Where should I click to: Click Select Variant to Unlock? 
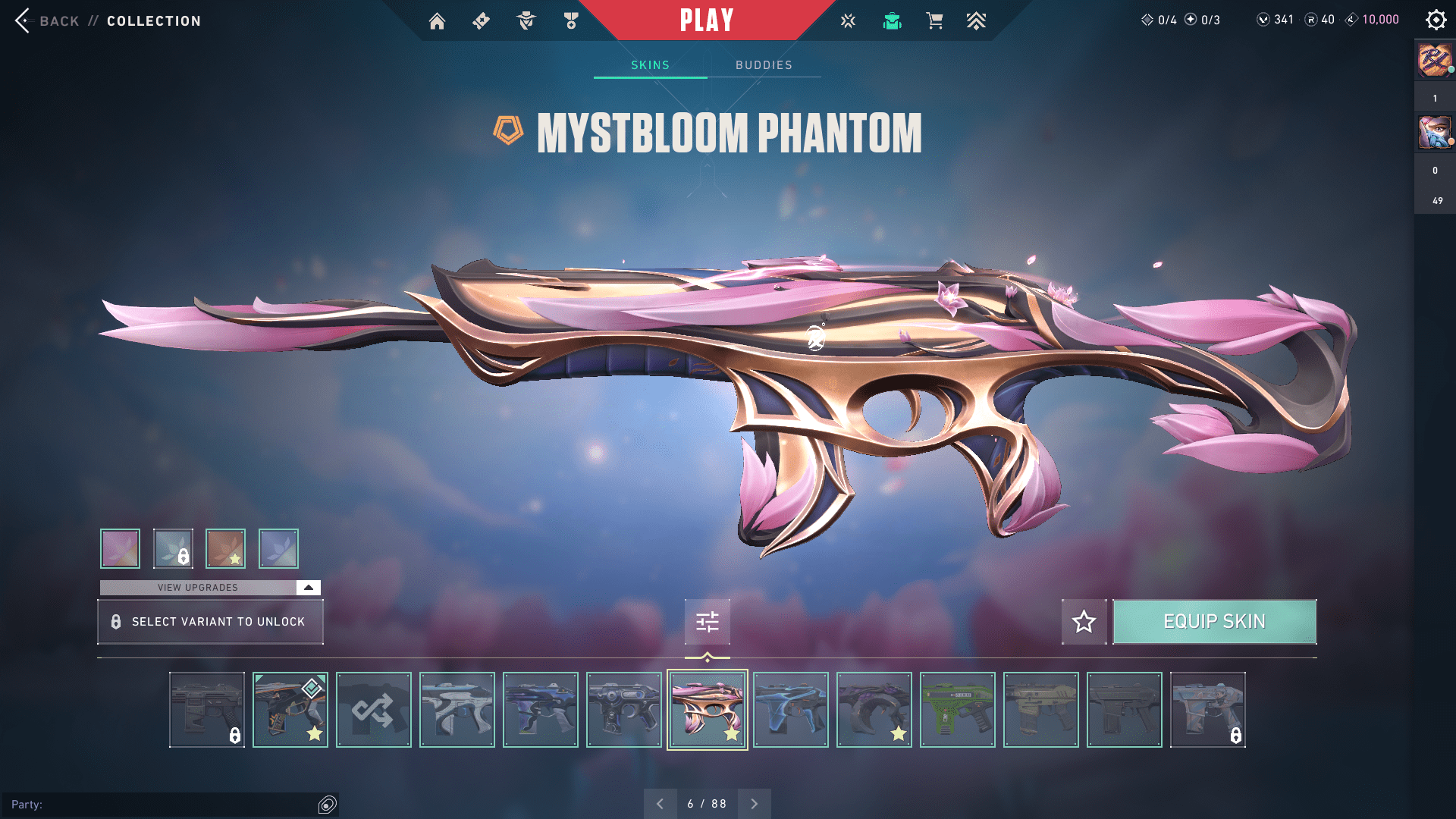point(210,622)
